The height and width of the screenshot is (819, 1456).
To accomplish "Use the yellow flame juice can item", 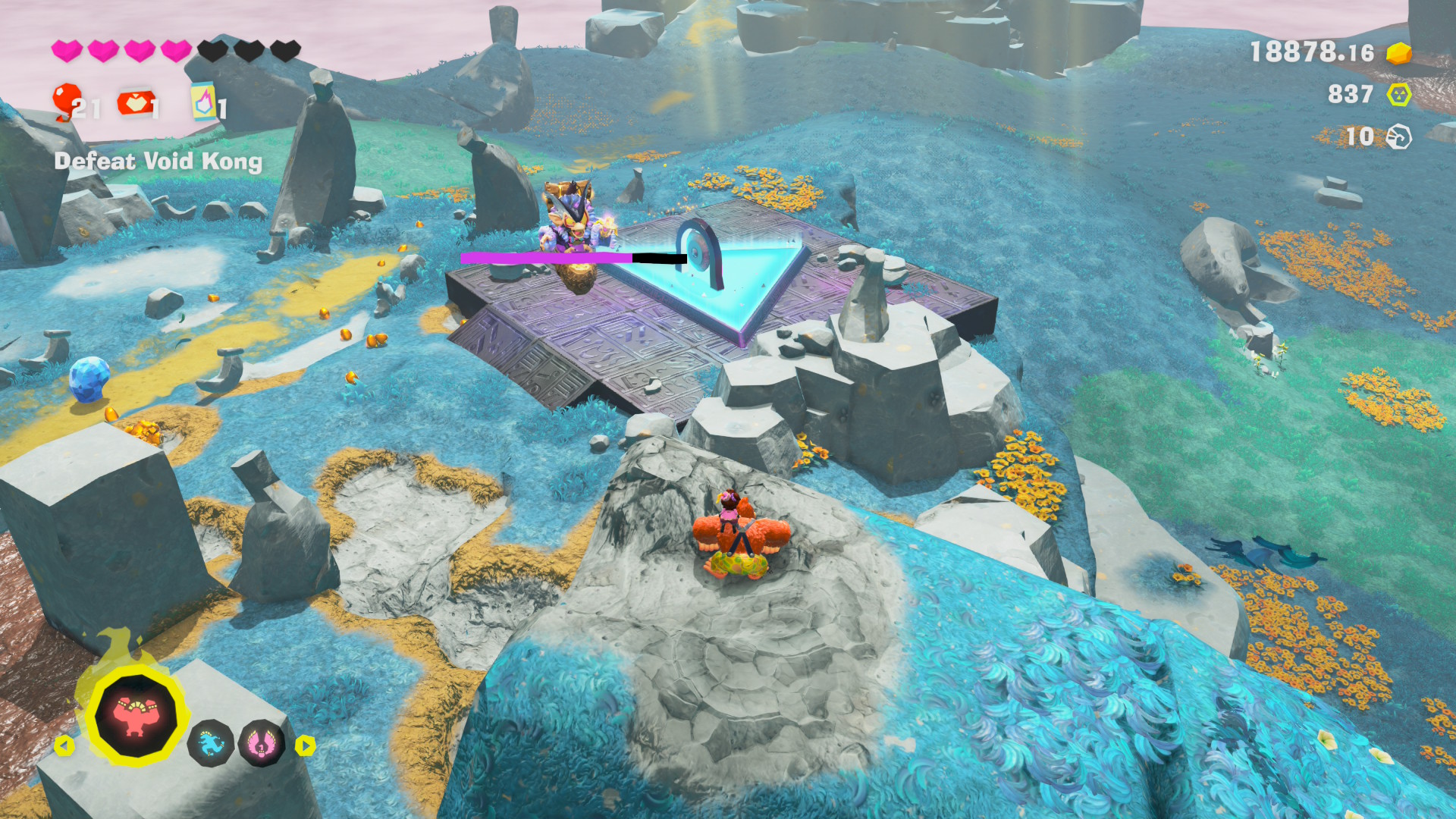I will click(x=202, y=102).
